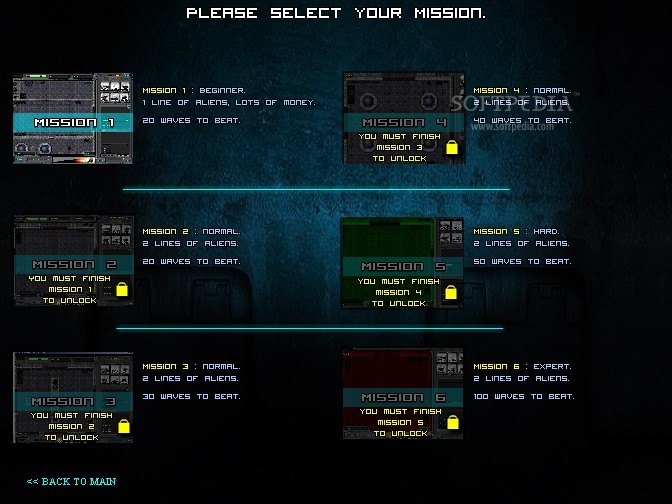Choose the red Mission 6 expert tile
This screenshot has width=672, height=504.
402,394
